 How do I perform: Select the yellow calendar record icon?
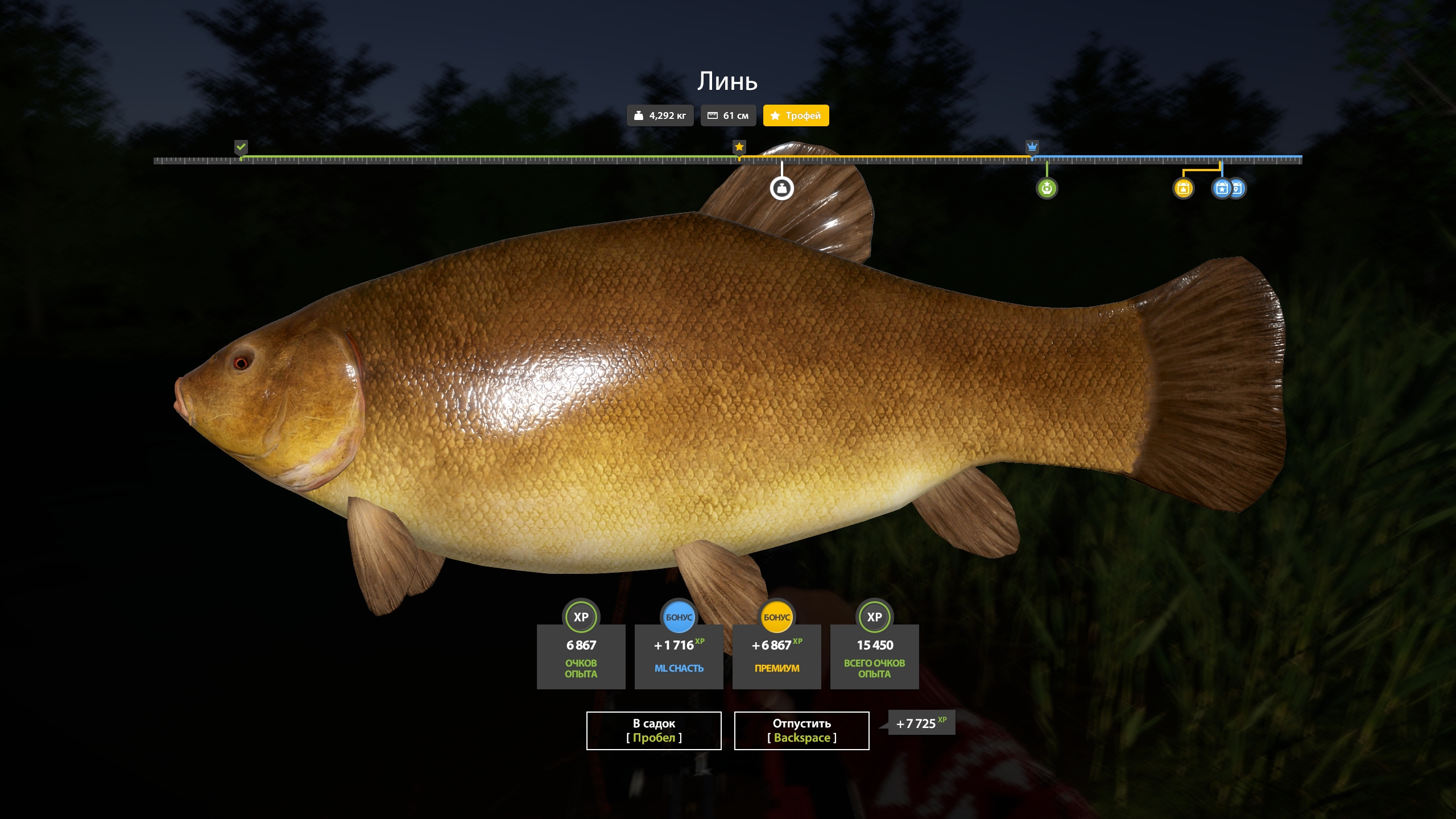1183,188
